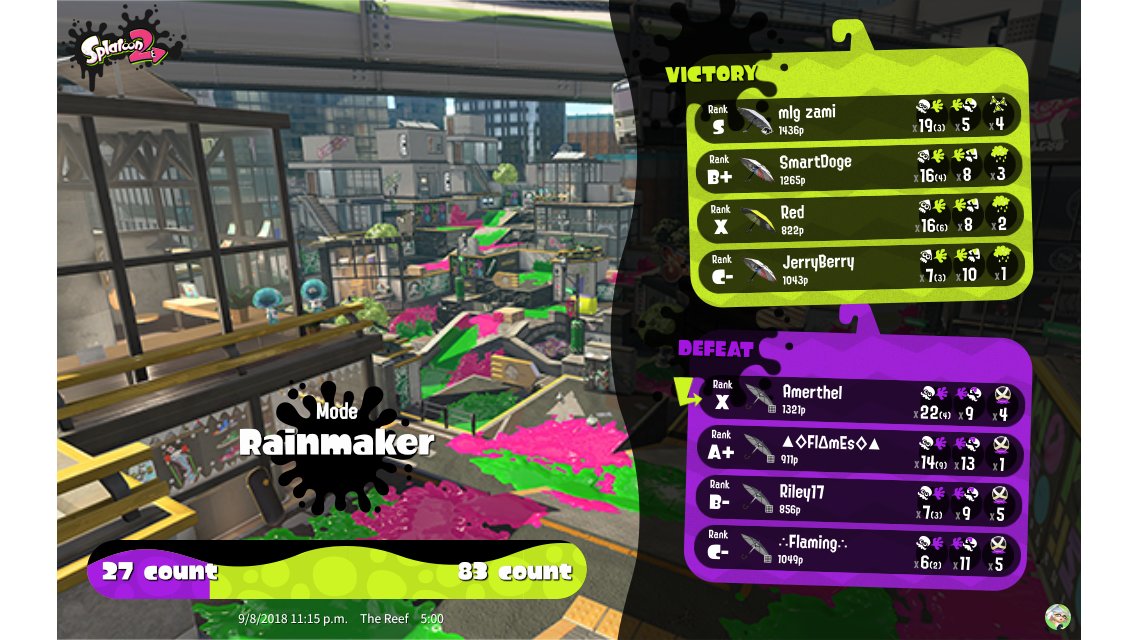Screen dimensions: 1138x640
Task: Open JerryBerry's result row
Action: pyautogui.click(x=860, y=266)
